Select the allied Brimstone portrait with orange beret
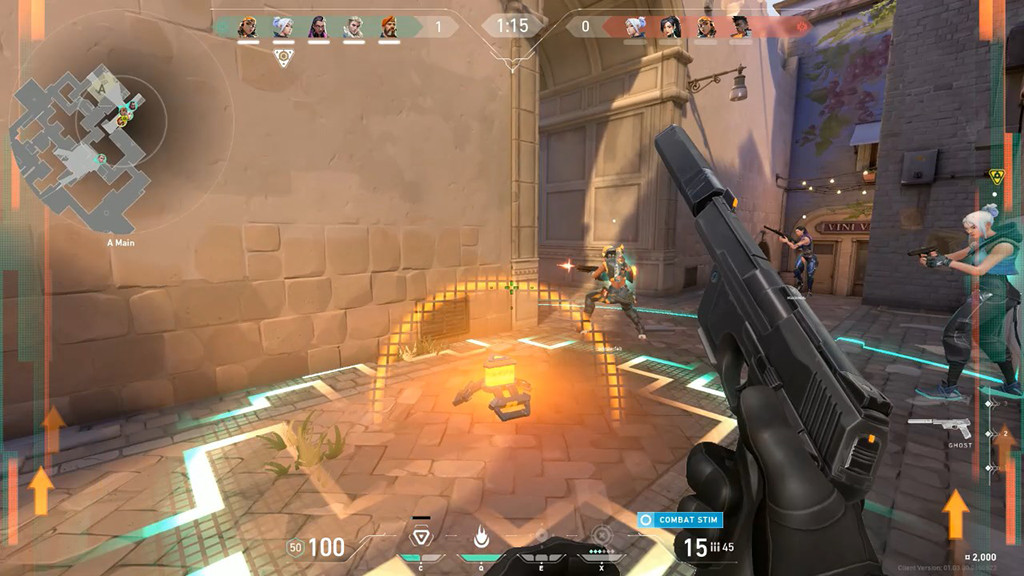The height and width of the screenshot is (576, 1024). click(389, 27)
